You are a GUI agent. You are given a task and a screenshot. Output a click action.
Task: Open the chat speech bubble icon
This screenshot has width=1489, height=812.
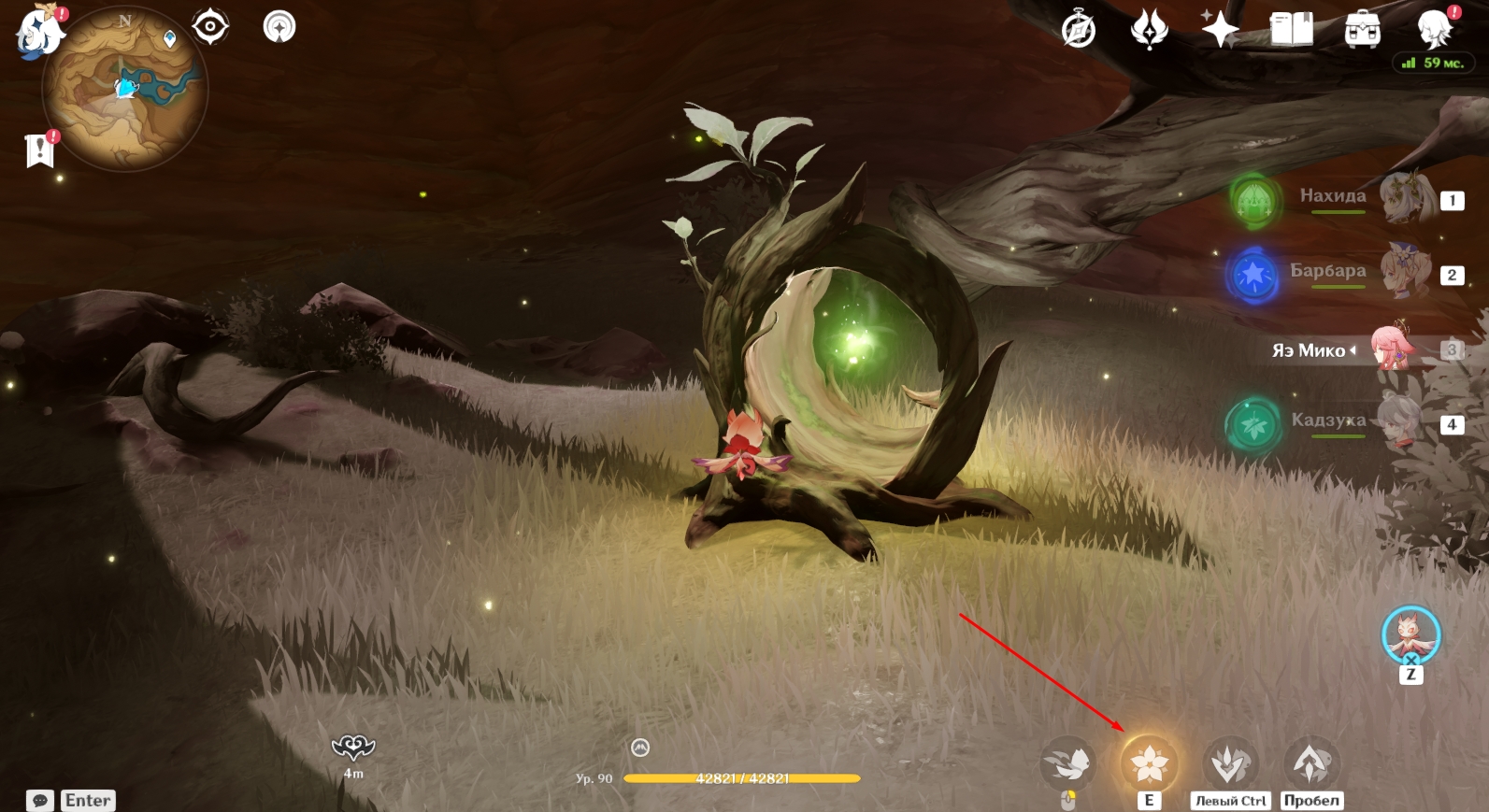click(40, 801)
